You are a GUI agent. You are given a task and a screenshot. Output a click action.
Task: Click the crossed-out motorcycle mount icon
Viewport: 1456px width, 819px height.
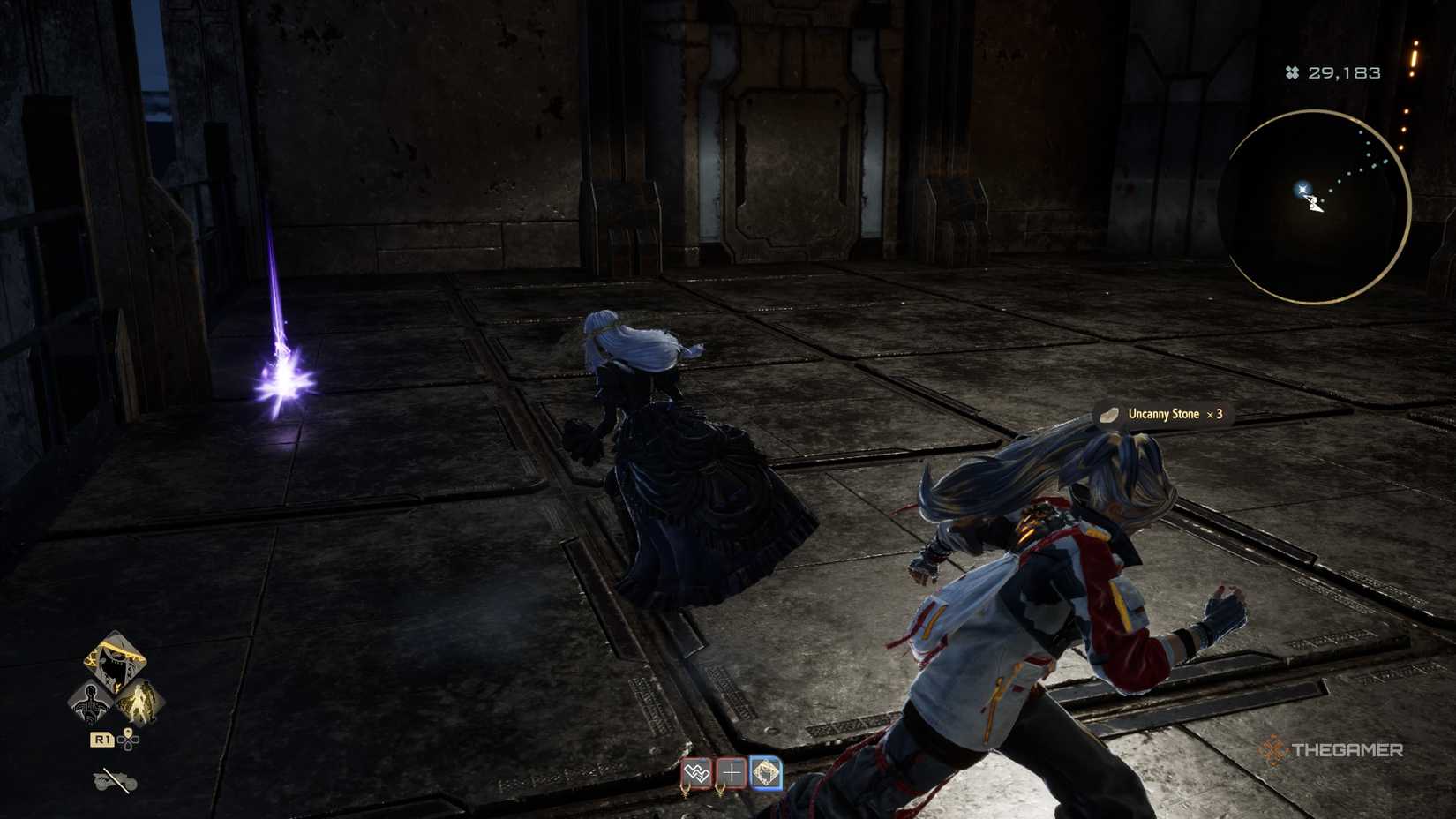[x=114, y=780]
